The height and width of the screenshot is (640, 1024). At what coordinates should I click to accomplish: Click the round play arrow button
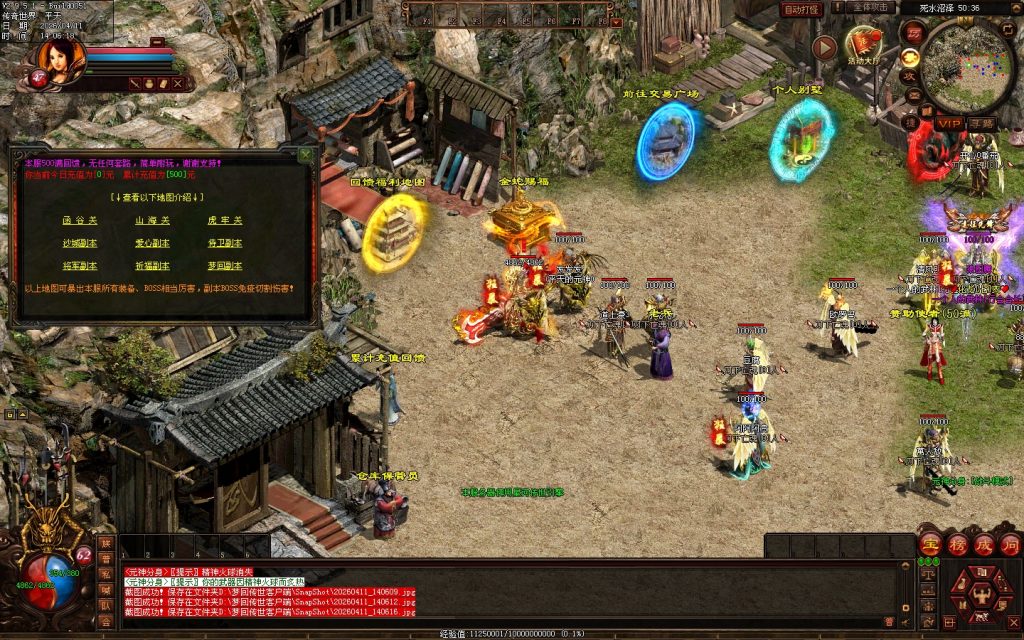point(824,47)
